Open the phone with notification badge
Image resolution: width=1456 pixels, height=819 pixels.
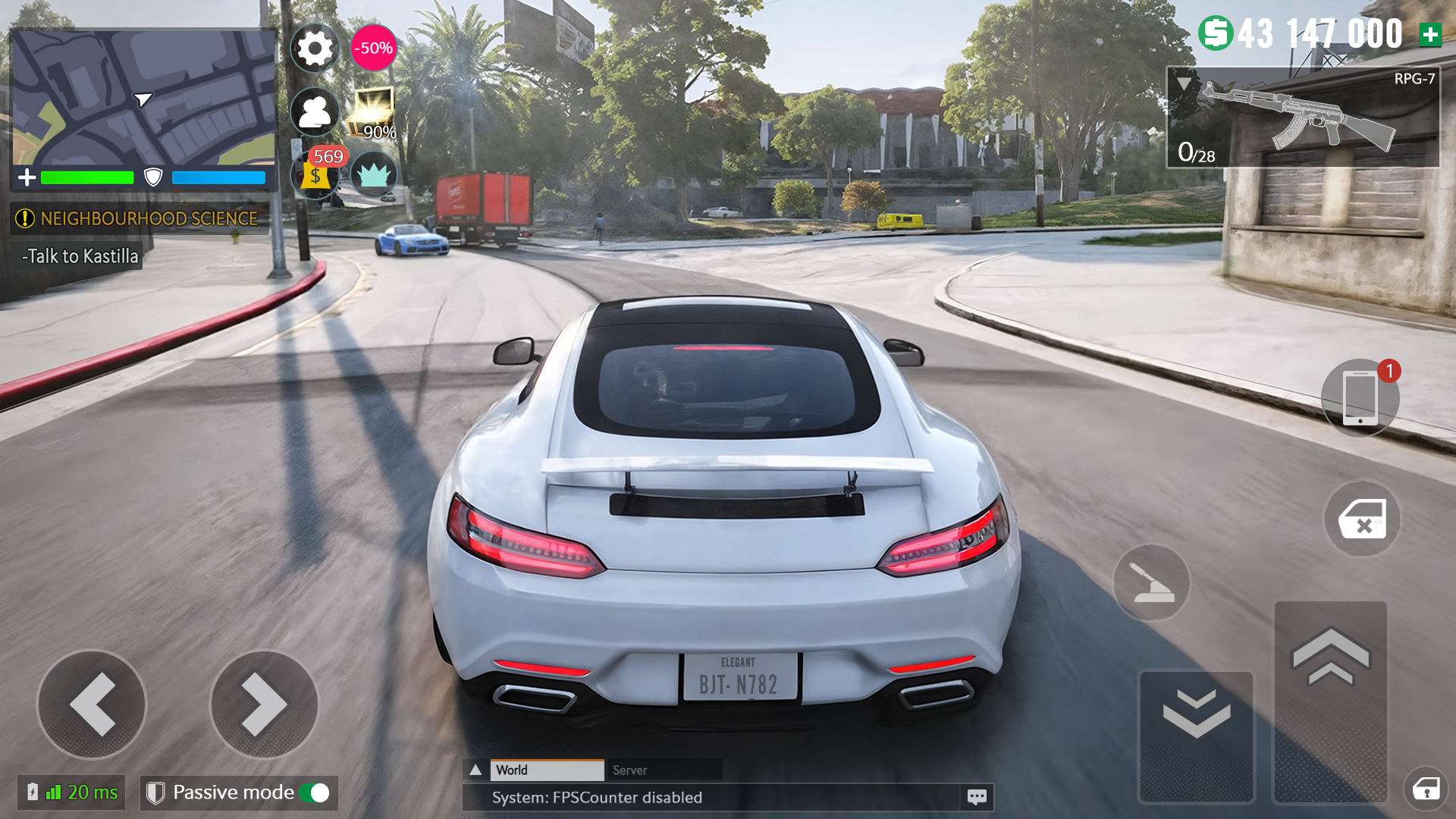[x=1360, y=397]
